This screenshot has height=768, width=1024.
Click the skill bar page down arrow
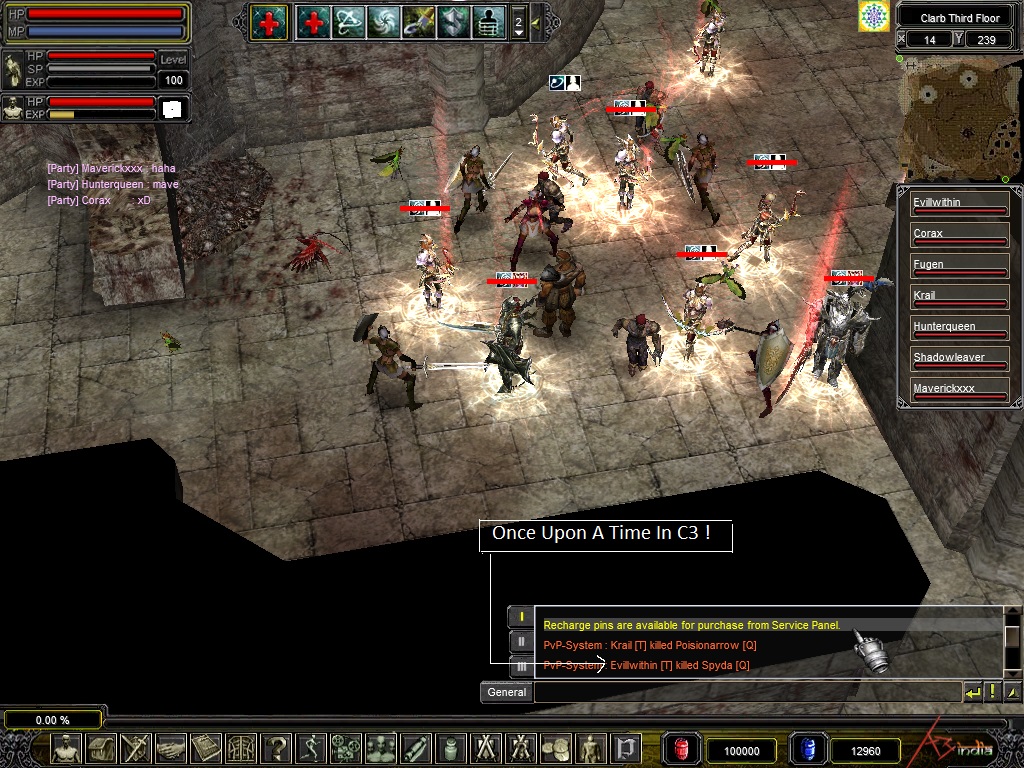(518, 32)
